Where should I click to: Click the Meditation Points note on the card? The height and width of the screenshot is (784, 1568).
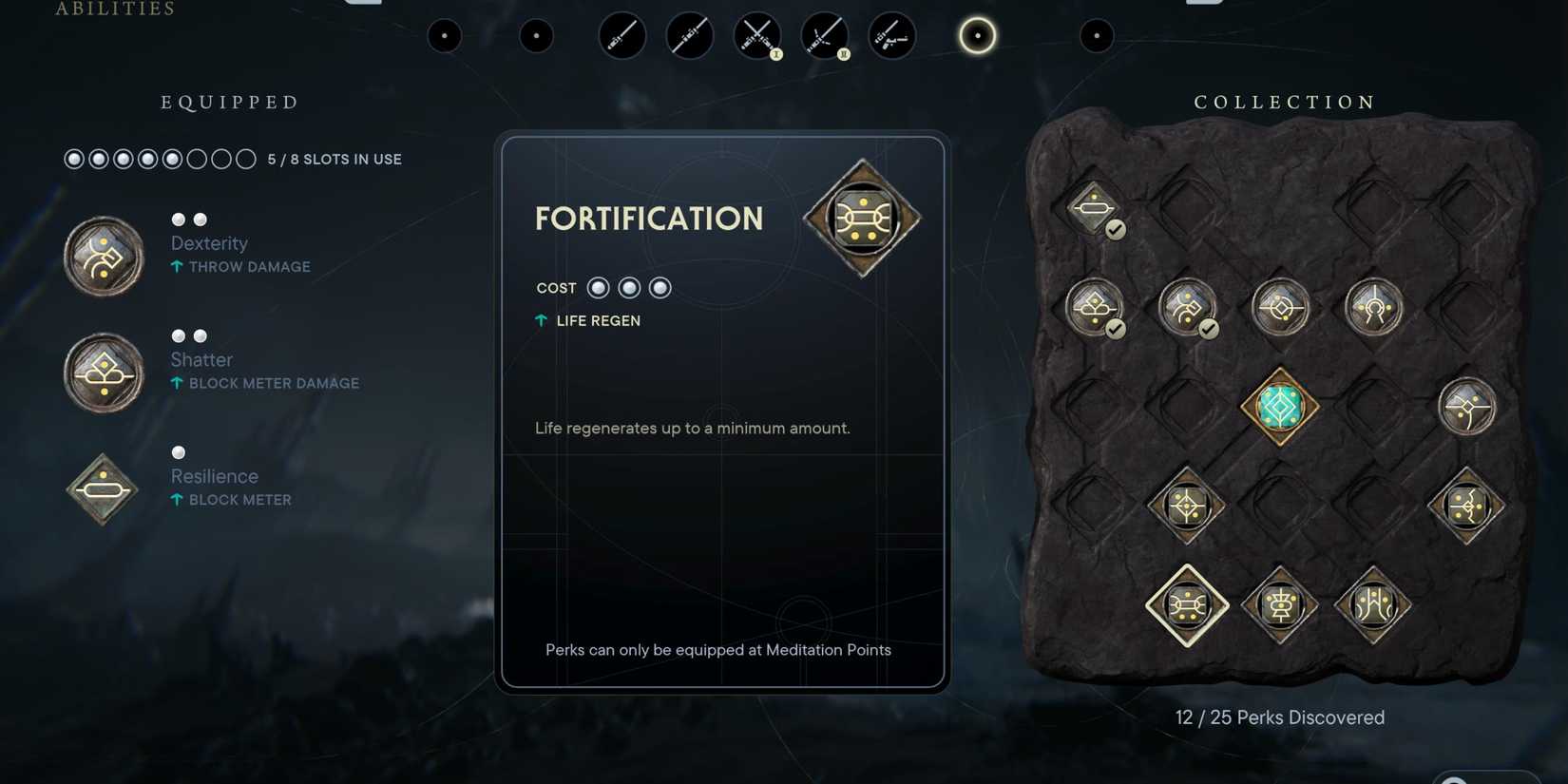coord(718,650)
